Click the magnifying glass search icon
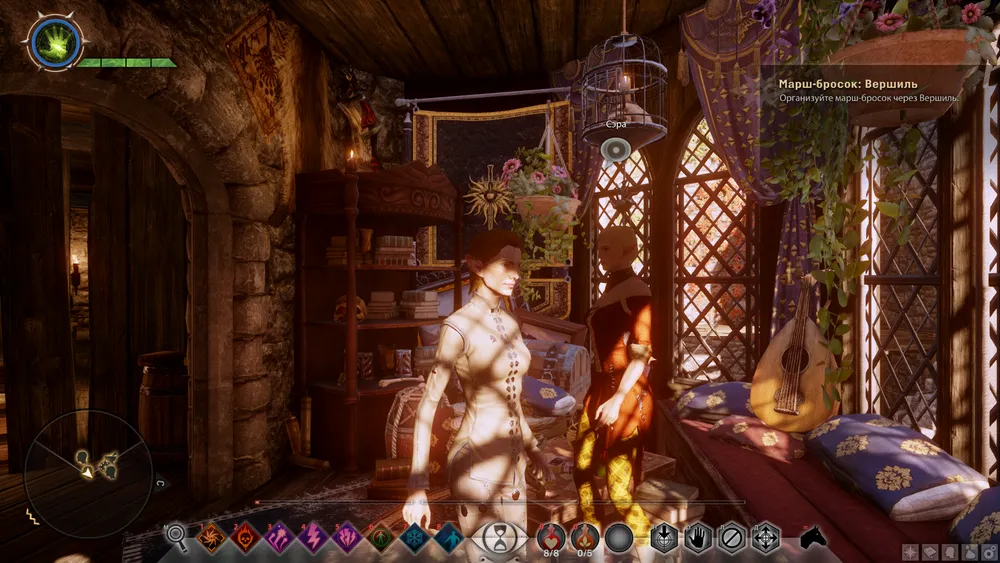This screenshot has width=1000, height=563. 177,538
